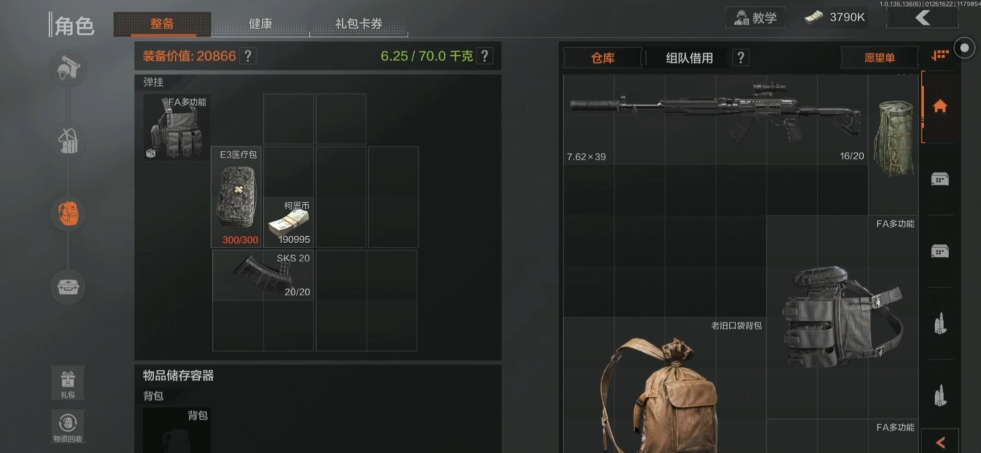The image size is (981, 453).
Task: Select the 整备 loadout tab
Action: point(162,24)
